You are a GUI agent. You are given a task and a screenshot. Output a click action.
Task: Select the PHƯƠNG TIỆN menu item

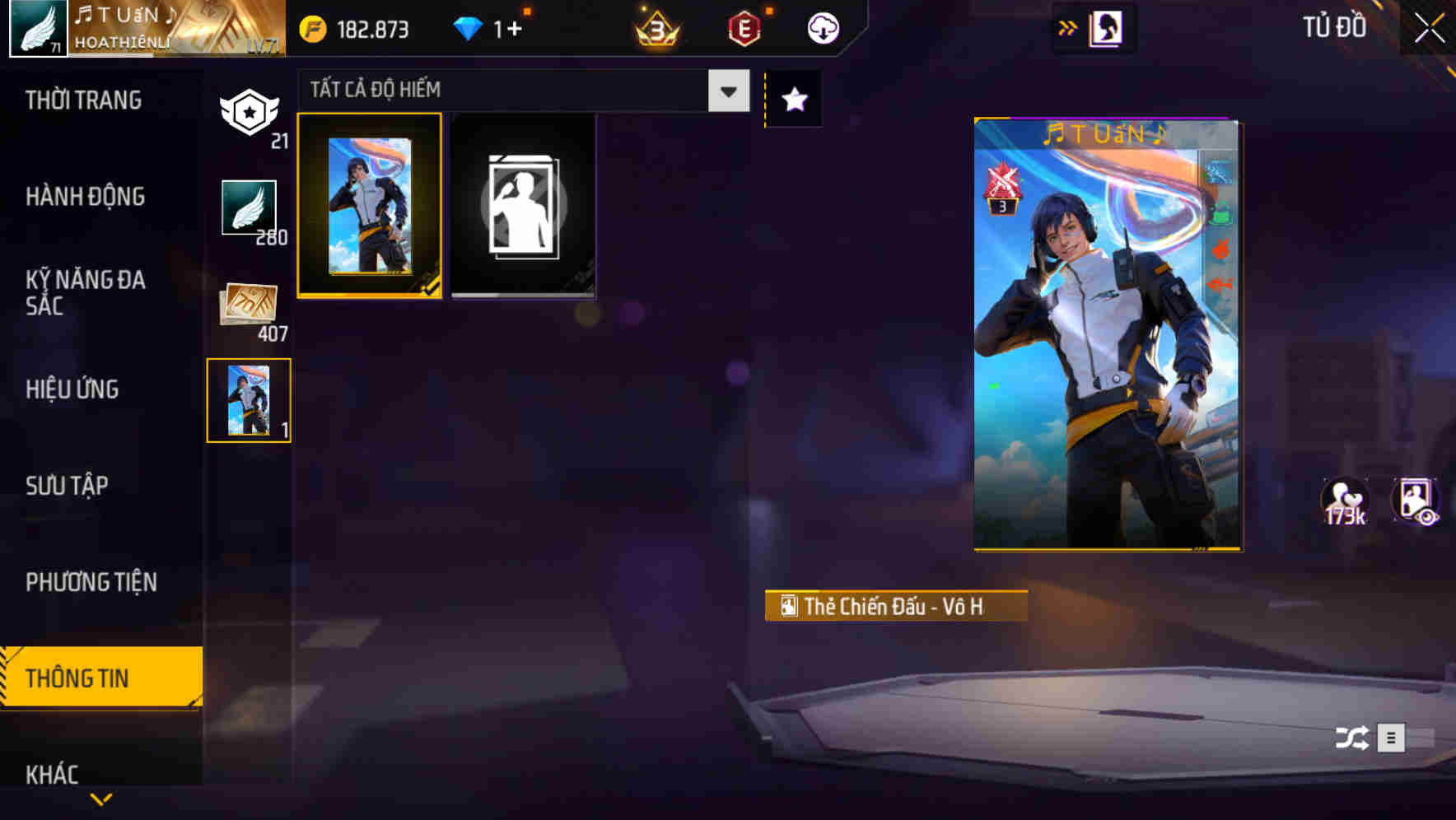[91, 581]
